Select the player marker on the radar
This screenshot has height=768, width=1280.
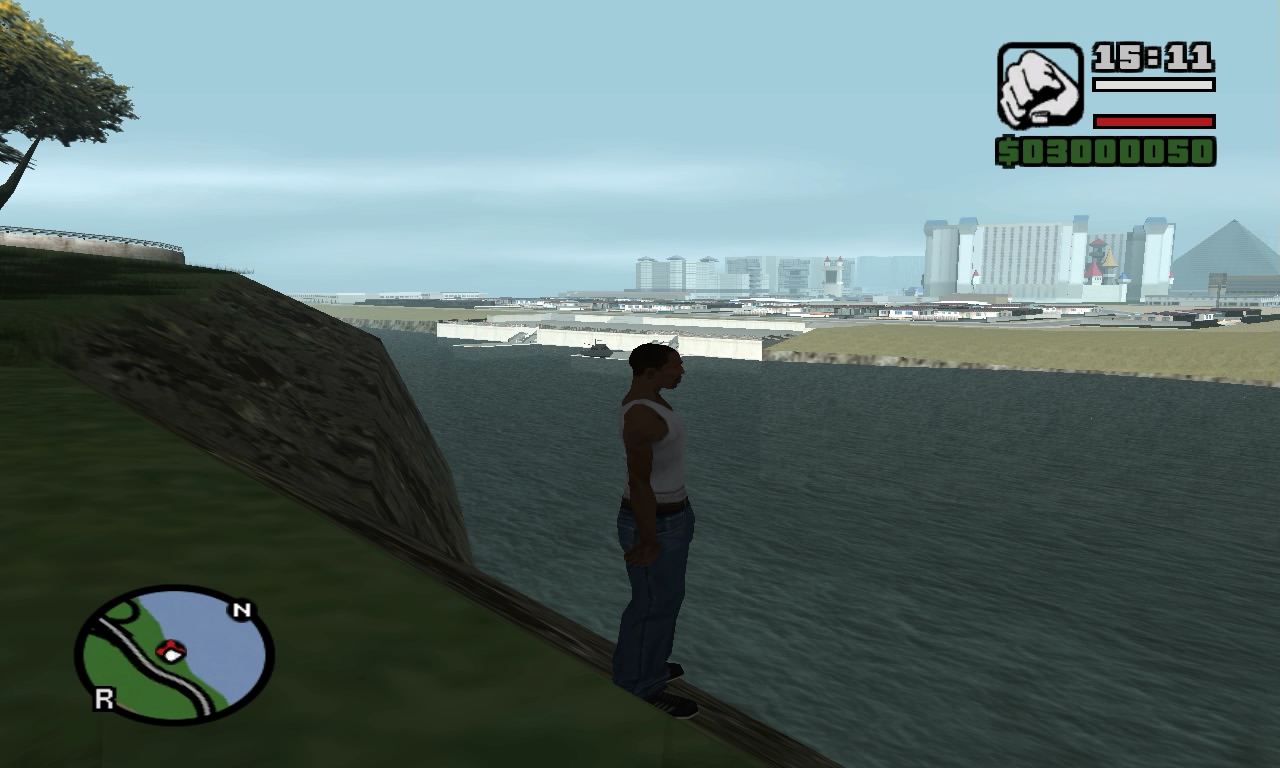tap(171, 651)
